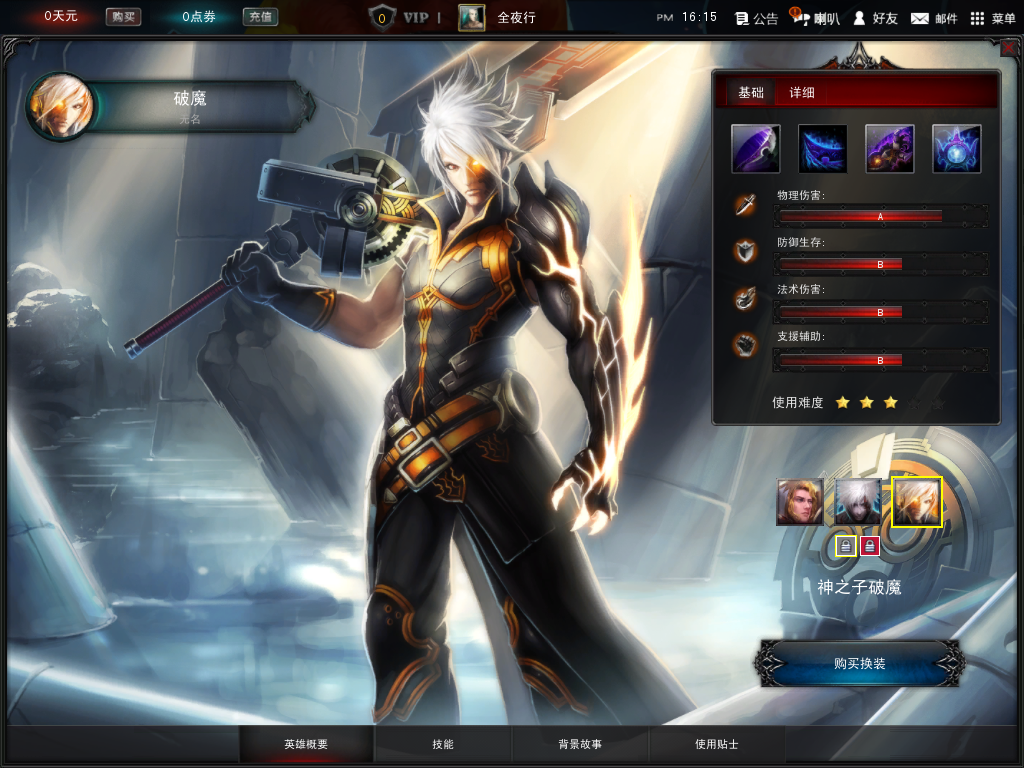Select the 基础 stats tab
1024x768 pixels.
(x=751, y=93)
